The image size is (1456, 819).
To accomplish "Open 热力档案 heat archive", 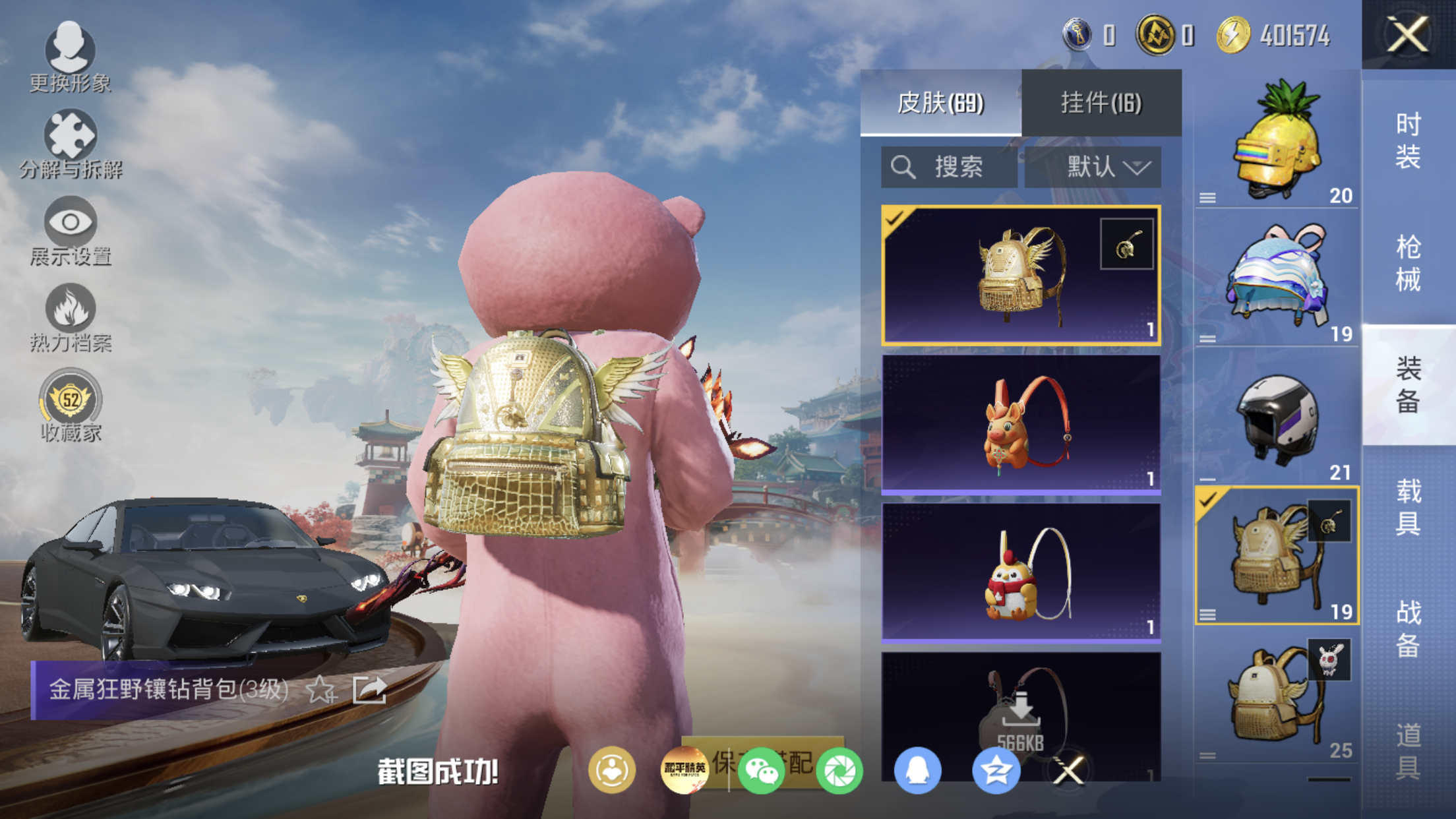I will 70,318.
